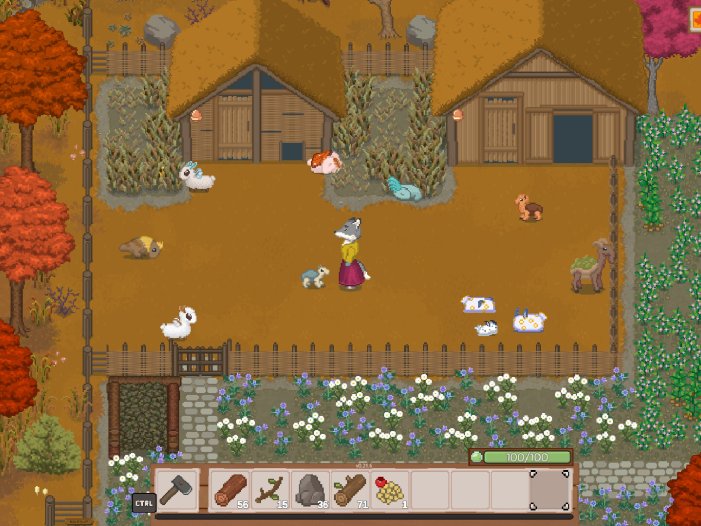Select the grey stone slot
This screenshot has width=701, height=526.
click(310, 490)
